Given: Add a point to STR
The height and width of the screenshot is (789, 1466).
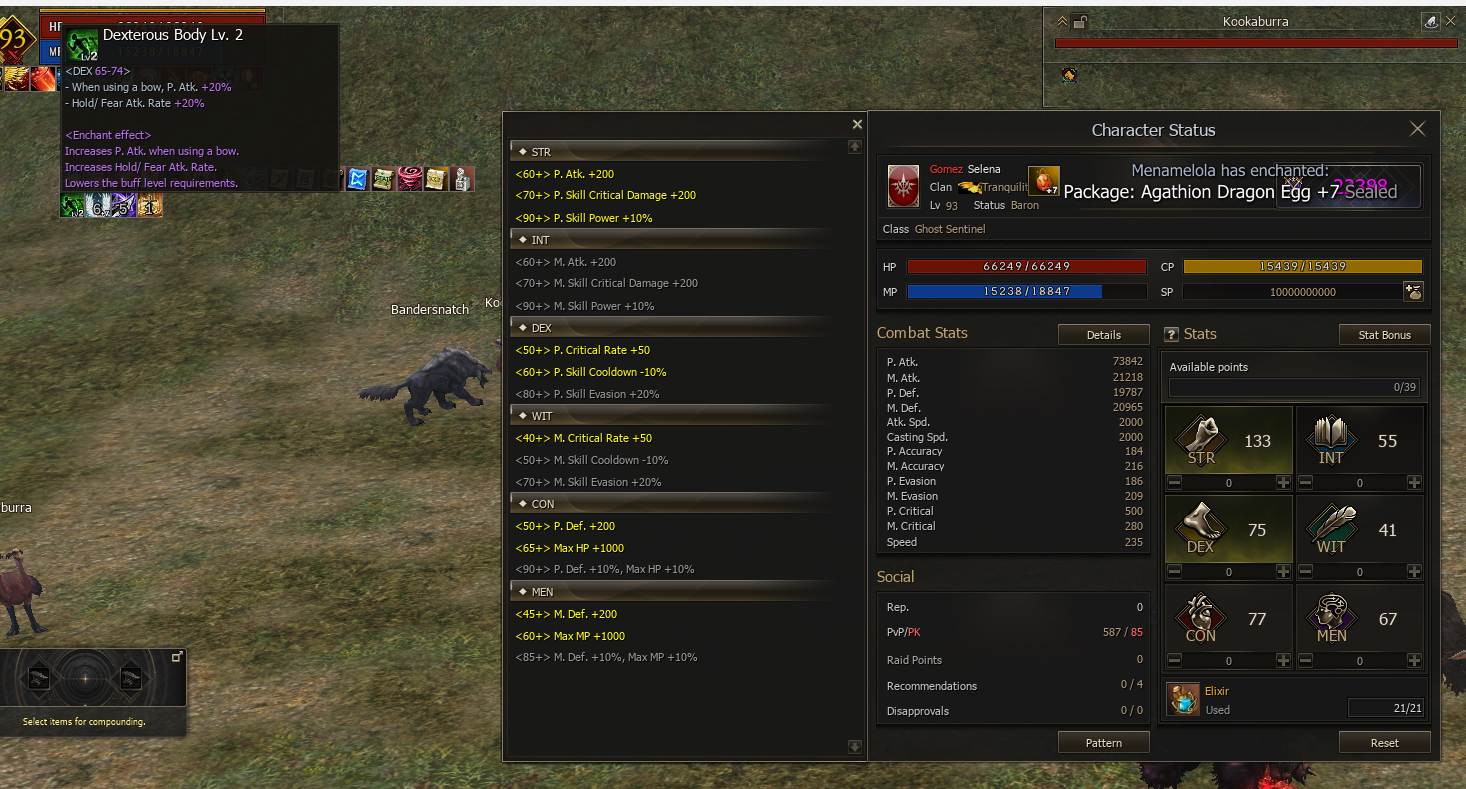Looking at the screenshot, I should tap(1283, 483).
